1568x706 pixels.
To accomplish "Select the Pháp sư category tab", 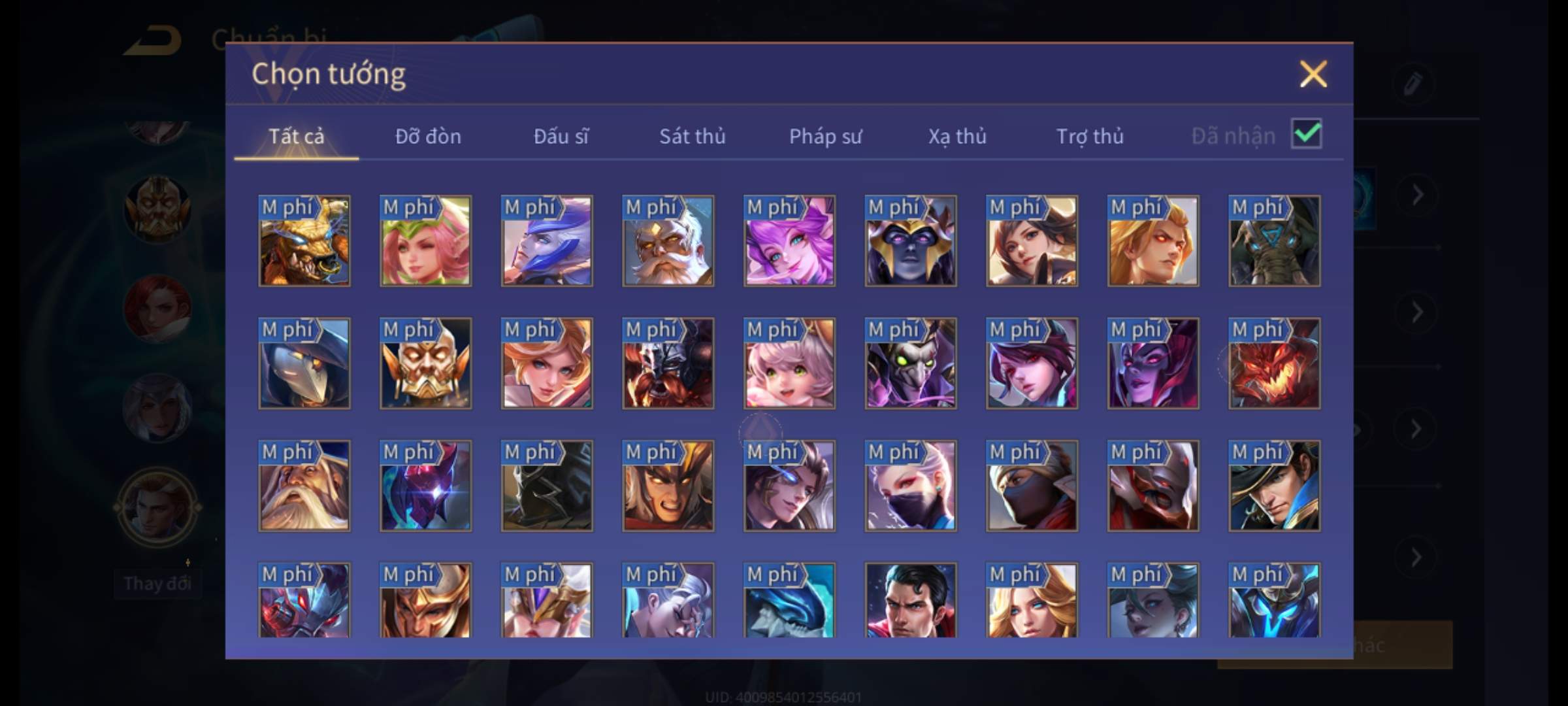I will click(825, 136).
